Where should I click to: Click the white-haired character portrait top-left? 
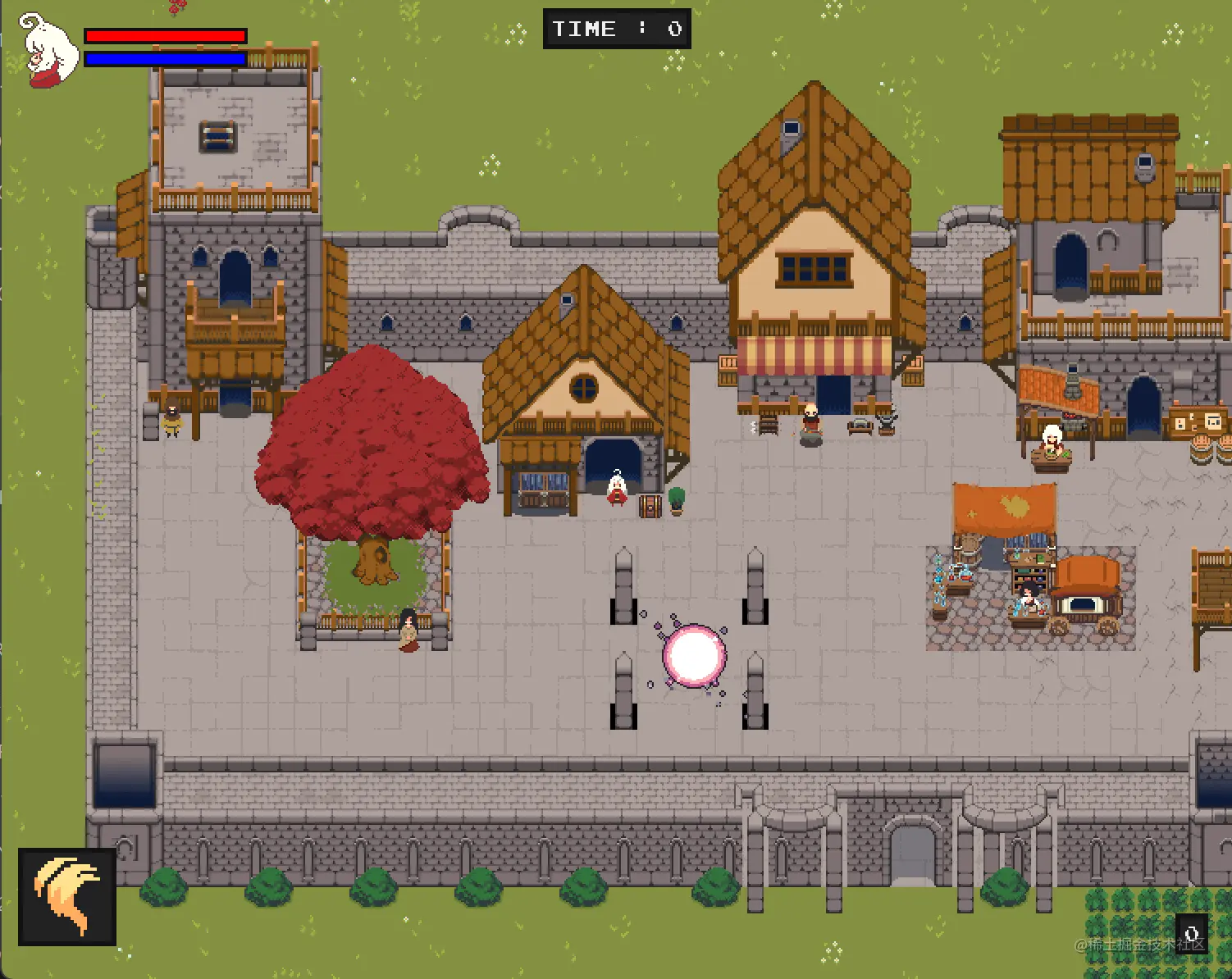coord(47,51)
